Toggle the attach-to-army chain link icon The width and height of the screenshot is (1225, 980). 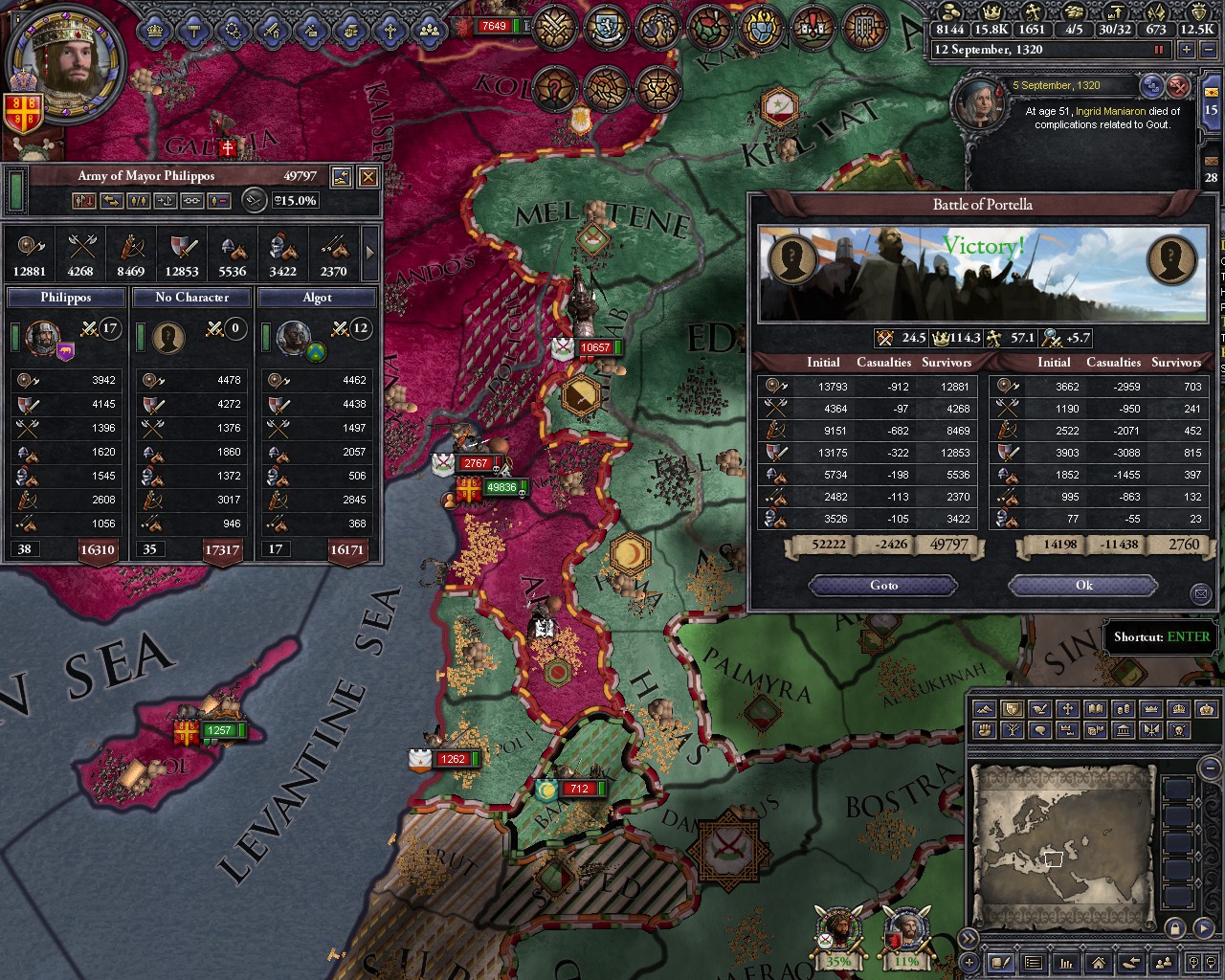click(x=192, y=201)
